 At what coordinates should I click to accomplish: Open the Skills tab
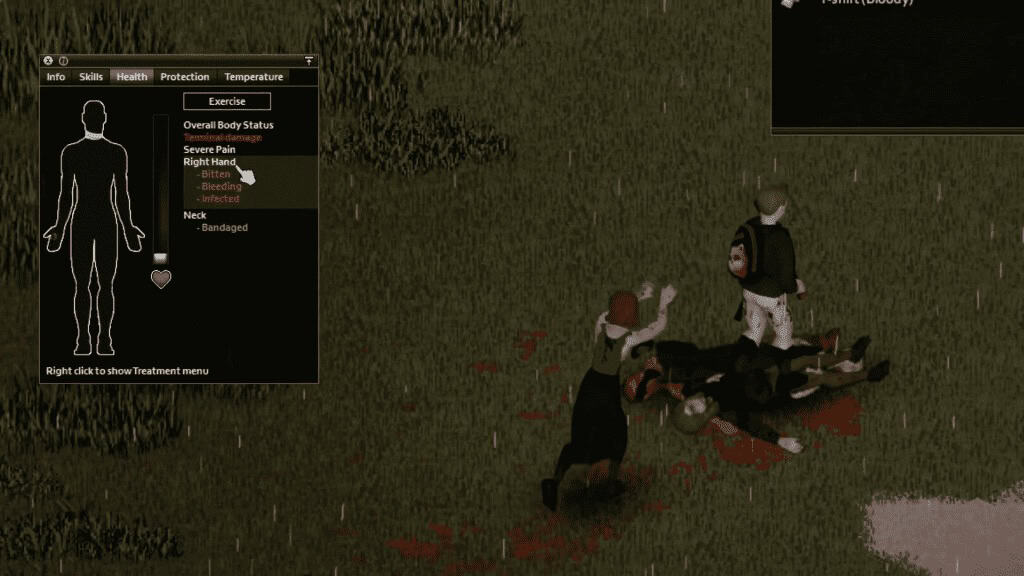click(x=91, y=77)
